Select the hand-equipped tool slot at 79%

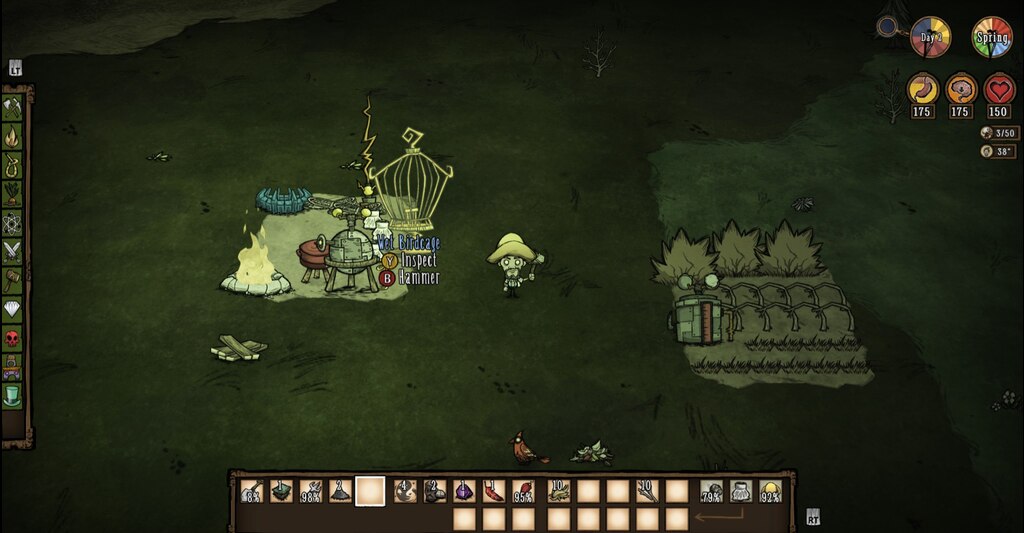click(712, 491)
